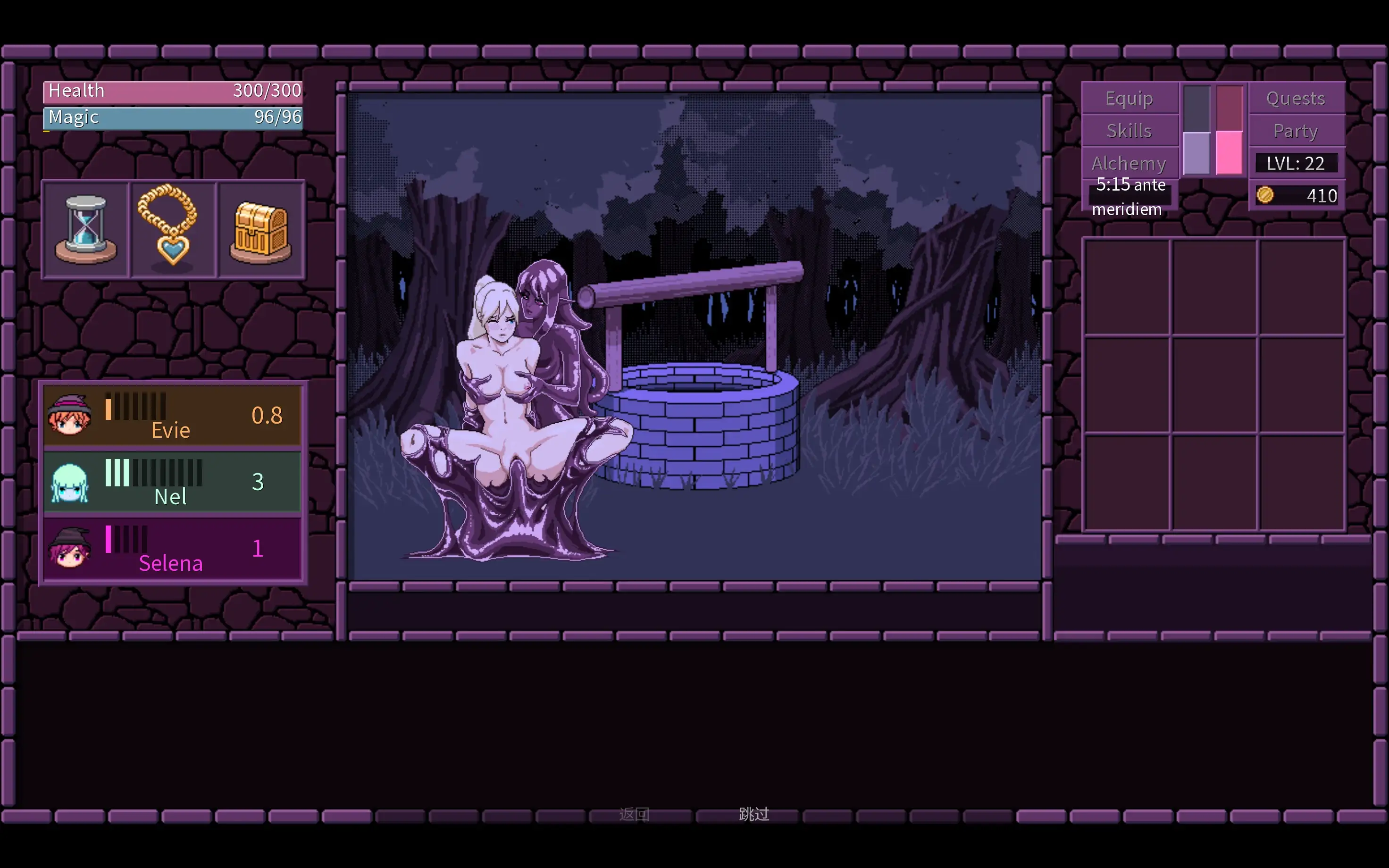This screenshot has width=1389, height=868.
Task: Open the Quests log
Action: pyautogui.click(x=1296, y=99)
